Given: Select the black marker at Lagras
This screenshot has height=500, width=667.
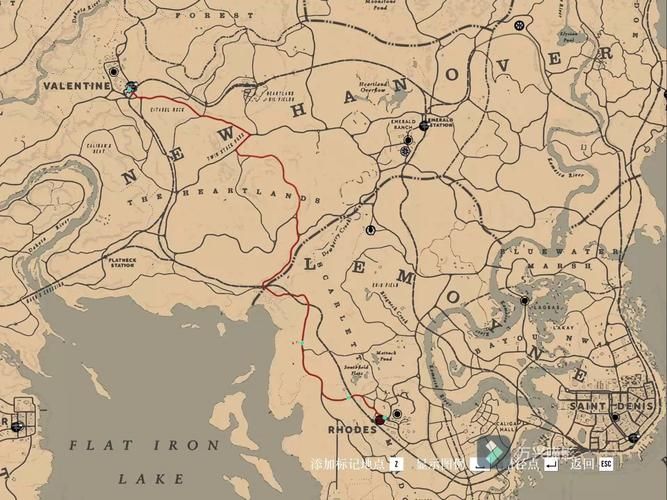Looking at the screenshot, I should (524, 299).
